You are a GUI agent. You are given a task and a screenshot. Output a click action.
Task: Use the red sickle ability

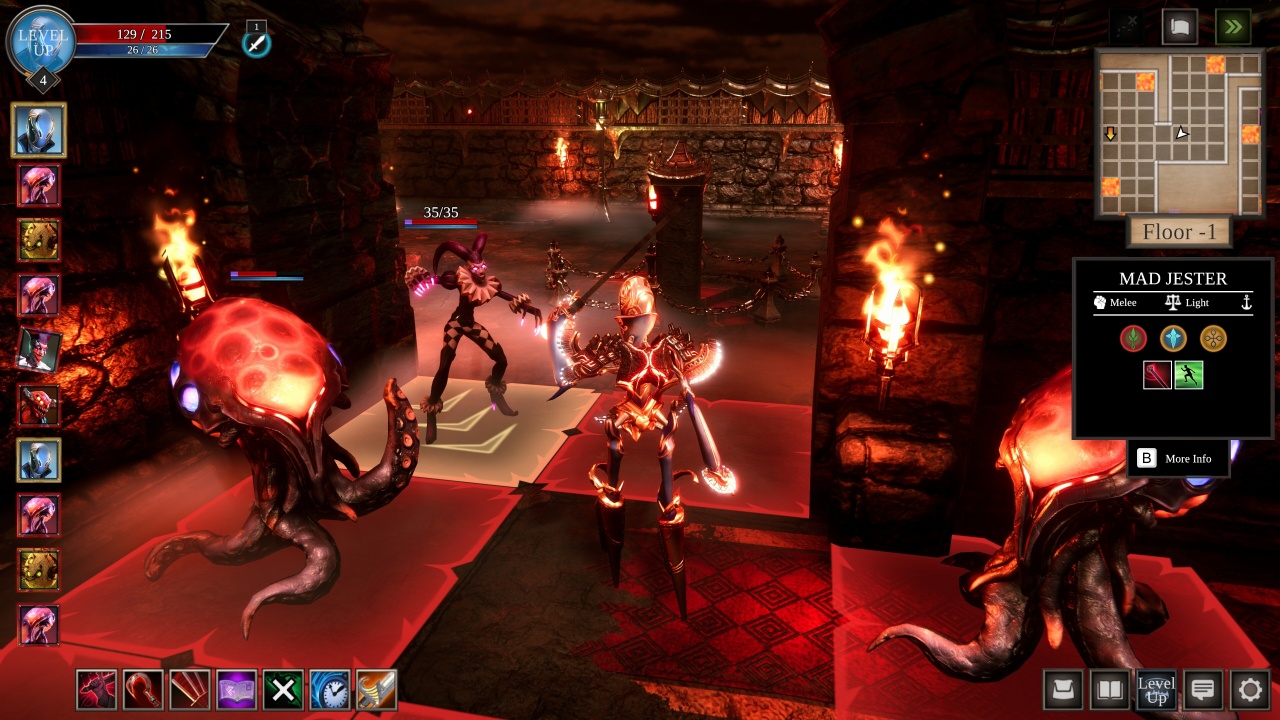tap(143, 690)
